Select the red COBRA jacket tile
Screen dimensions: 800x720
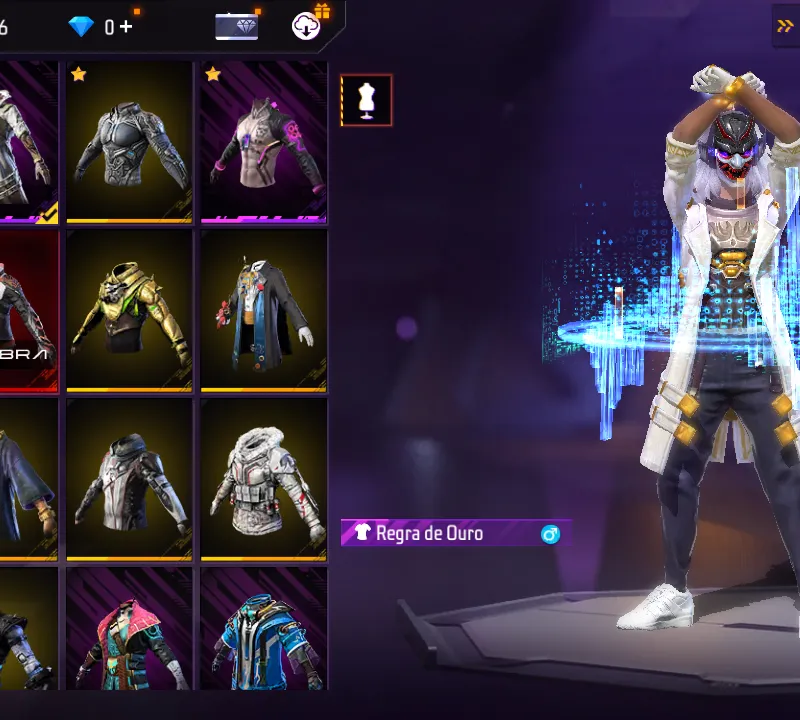pos(28,311)
